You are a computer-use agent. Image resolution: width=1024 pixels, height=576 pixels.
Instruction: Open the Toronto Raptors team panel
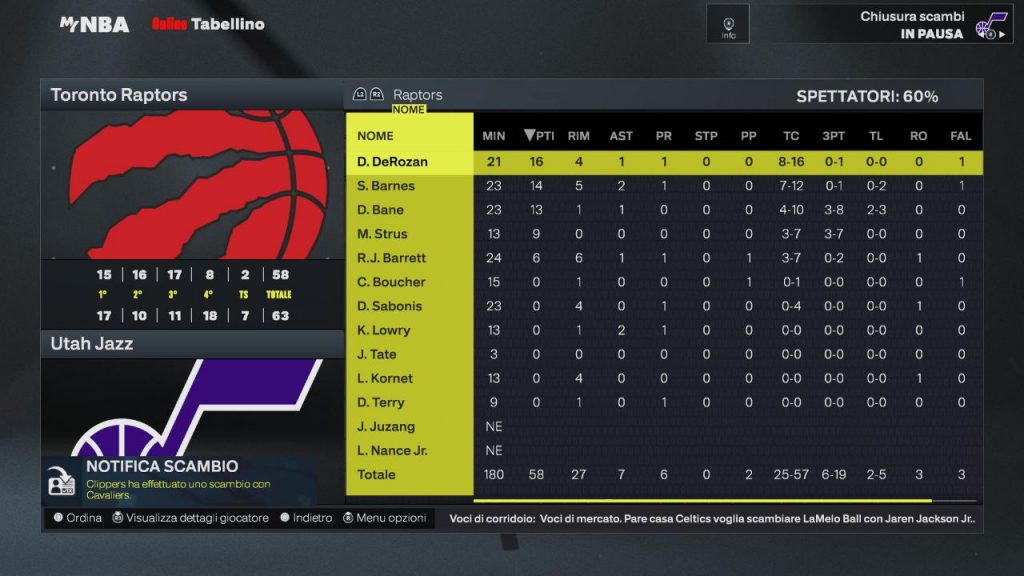pos(192,96)
